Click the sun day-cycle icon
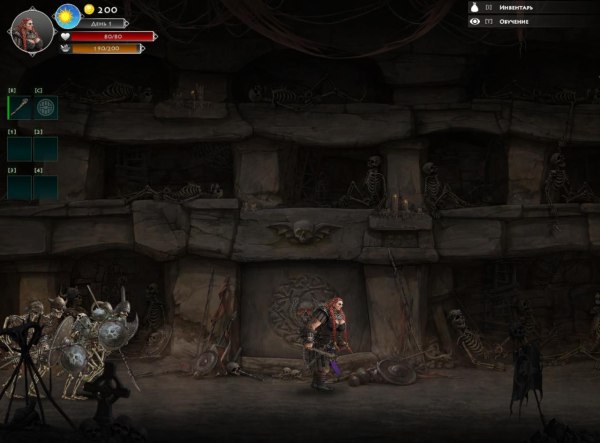 pos(68,16)
